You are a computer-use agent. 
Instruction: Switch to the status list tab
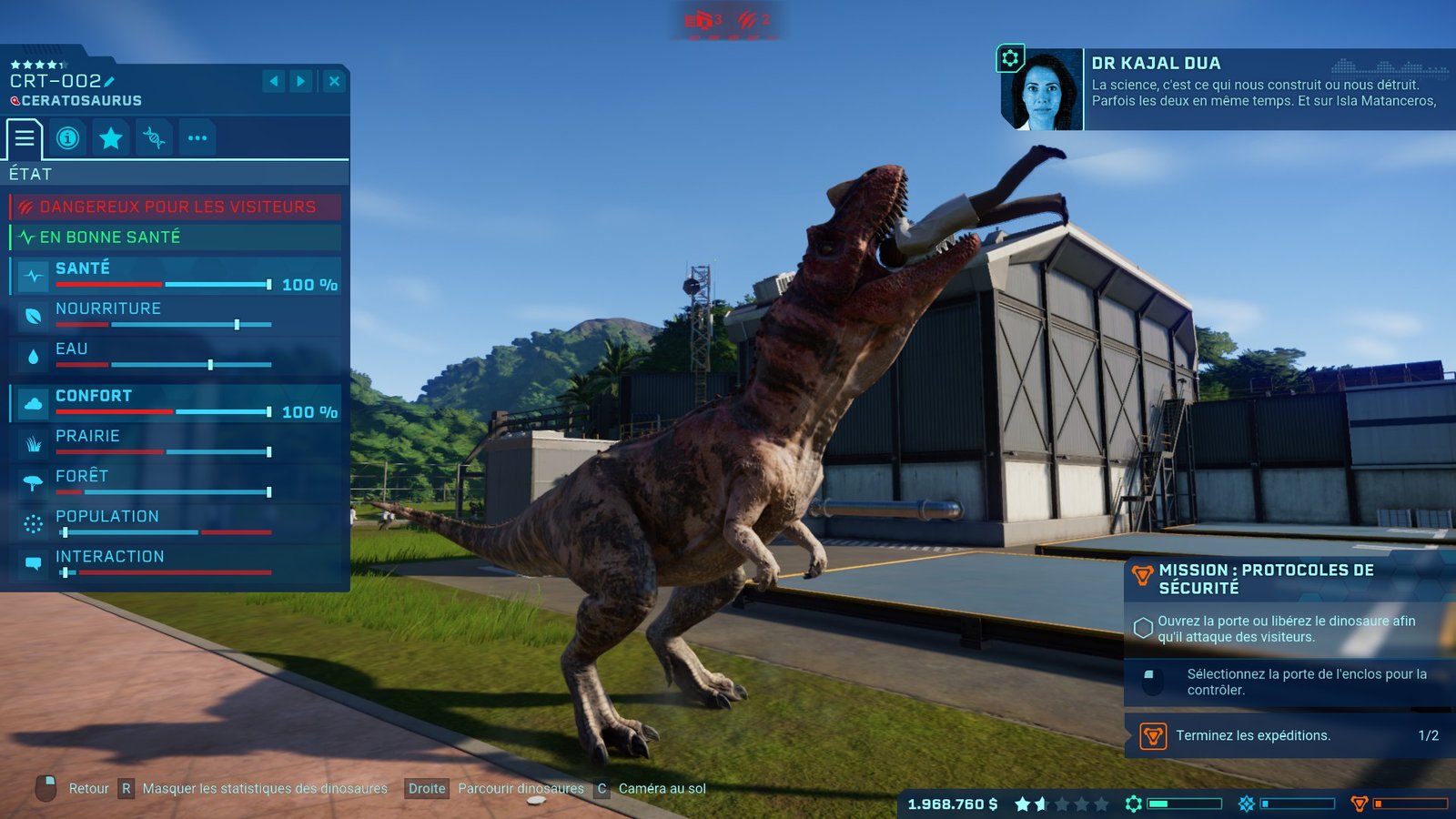(x=25, y=138)
